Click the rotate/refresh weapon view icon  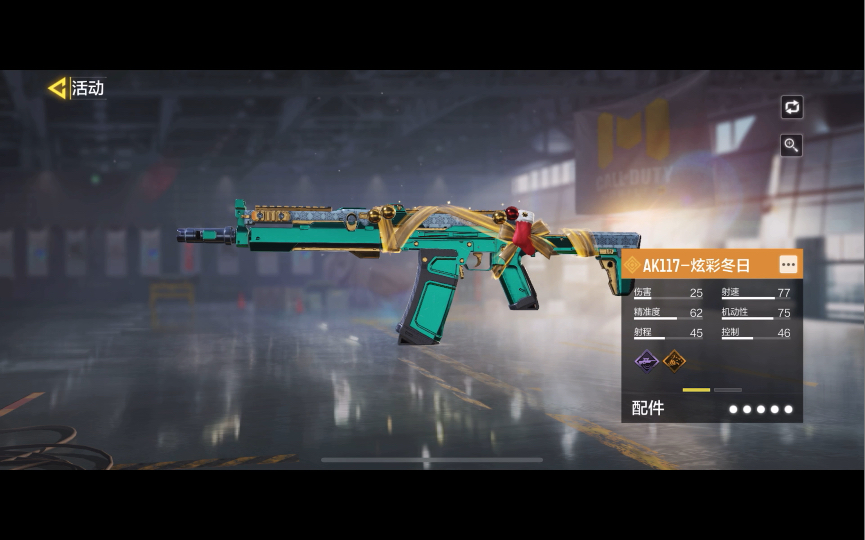[x=792, y=107]
